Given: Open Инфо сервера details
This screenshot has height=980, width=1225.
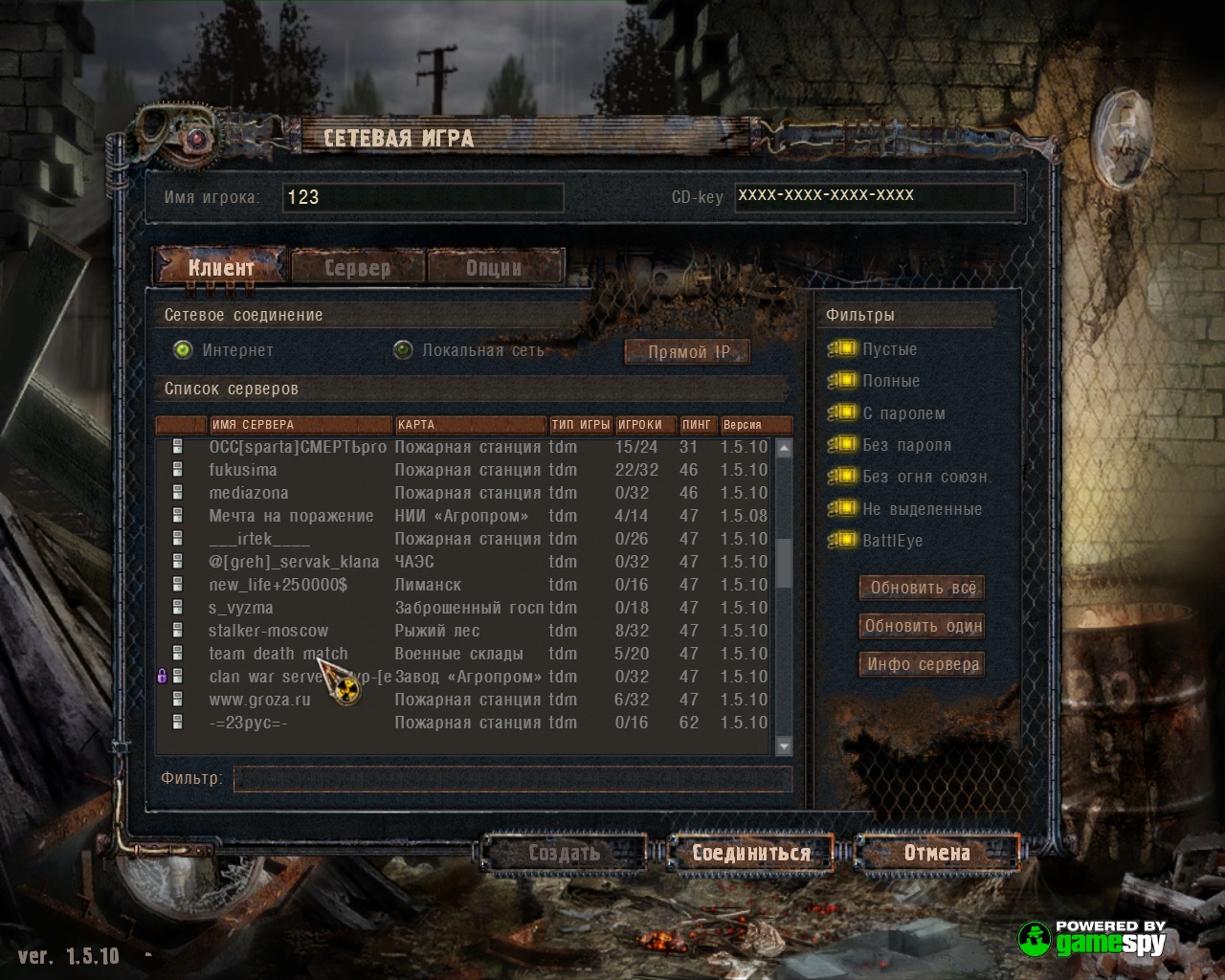Looking at the screenshot, I should click(923, 664).
